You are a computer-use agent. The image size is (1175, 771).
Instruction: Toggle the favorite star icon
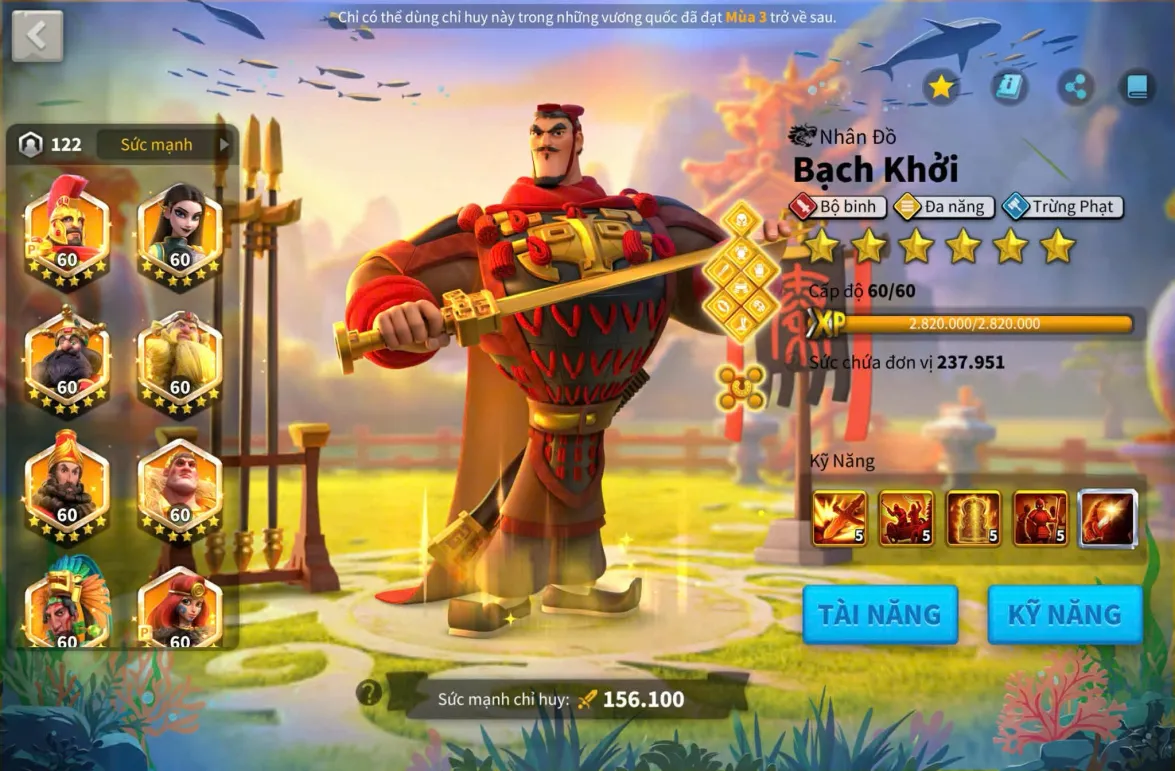[941, 88]
